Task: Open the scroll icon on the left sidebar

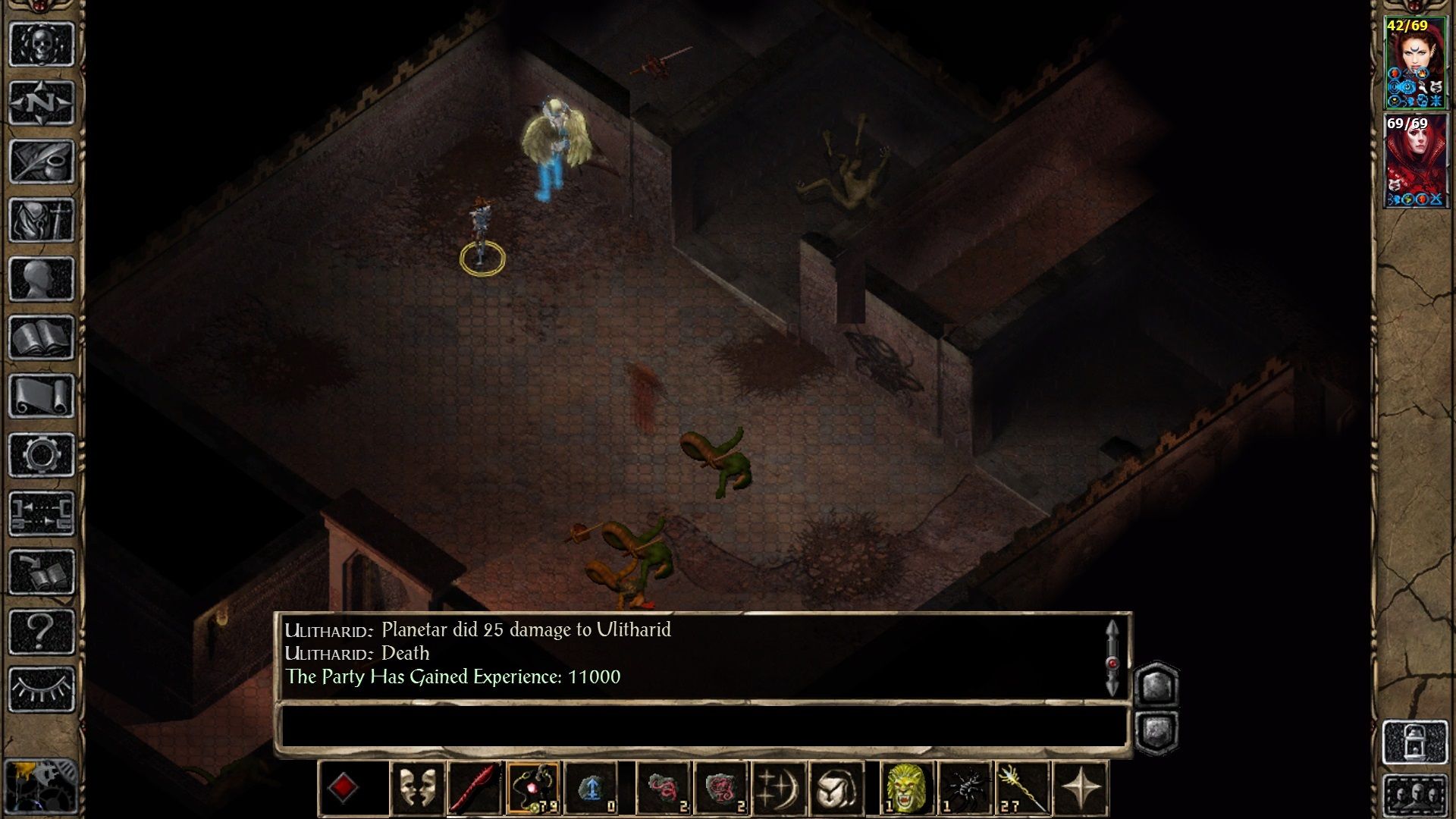Action: click(x=42, y=394)
